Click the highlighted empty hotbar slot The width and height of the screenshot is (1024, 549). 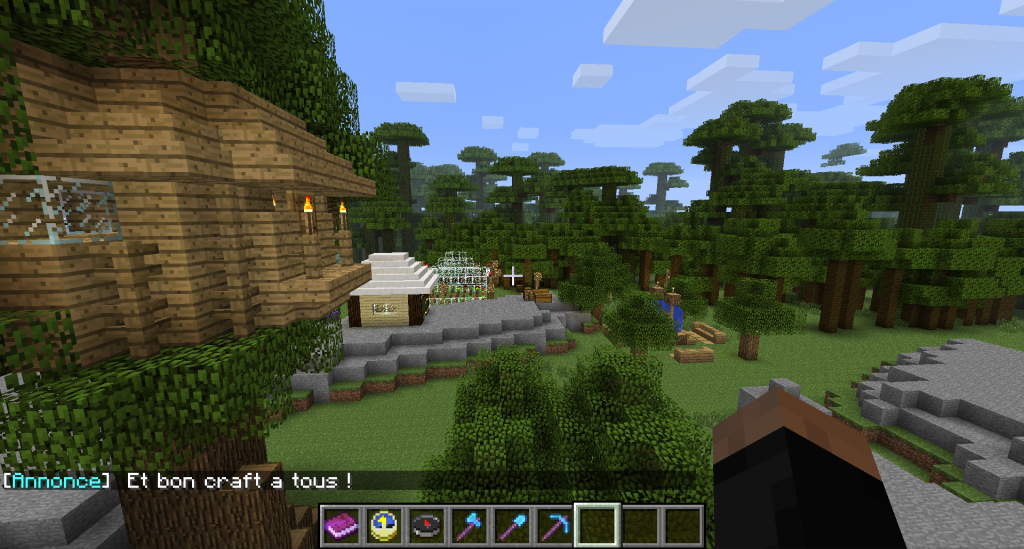pyautogui.click(x=597, y=525)
